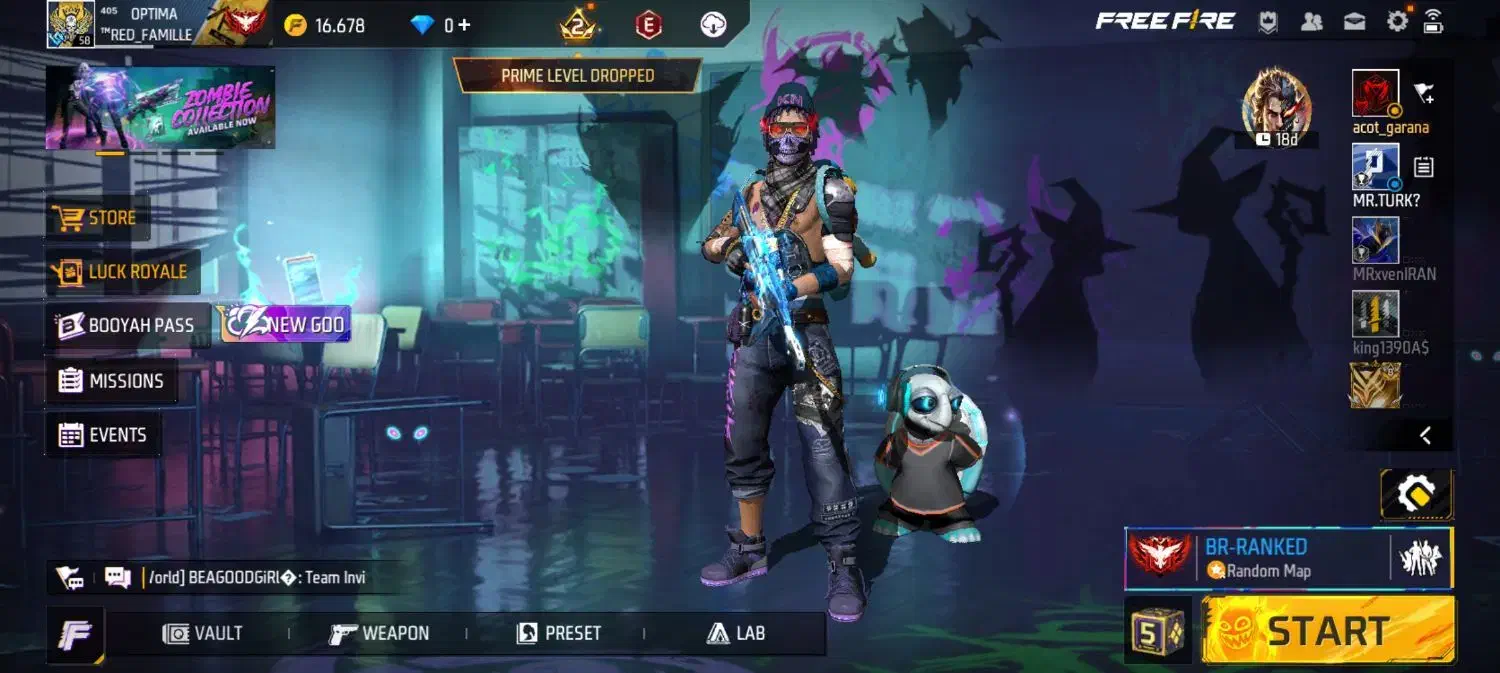Open the Weapon section
The height and width of the screenshot is (673, 1500).
[x=380, y=633]
